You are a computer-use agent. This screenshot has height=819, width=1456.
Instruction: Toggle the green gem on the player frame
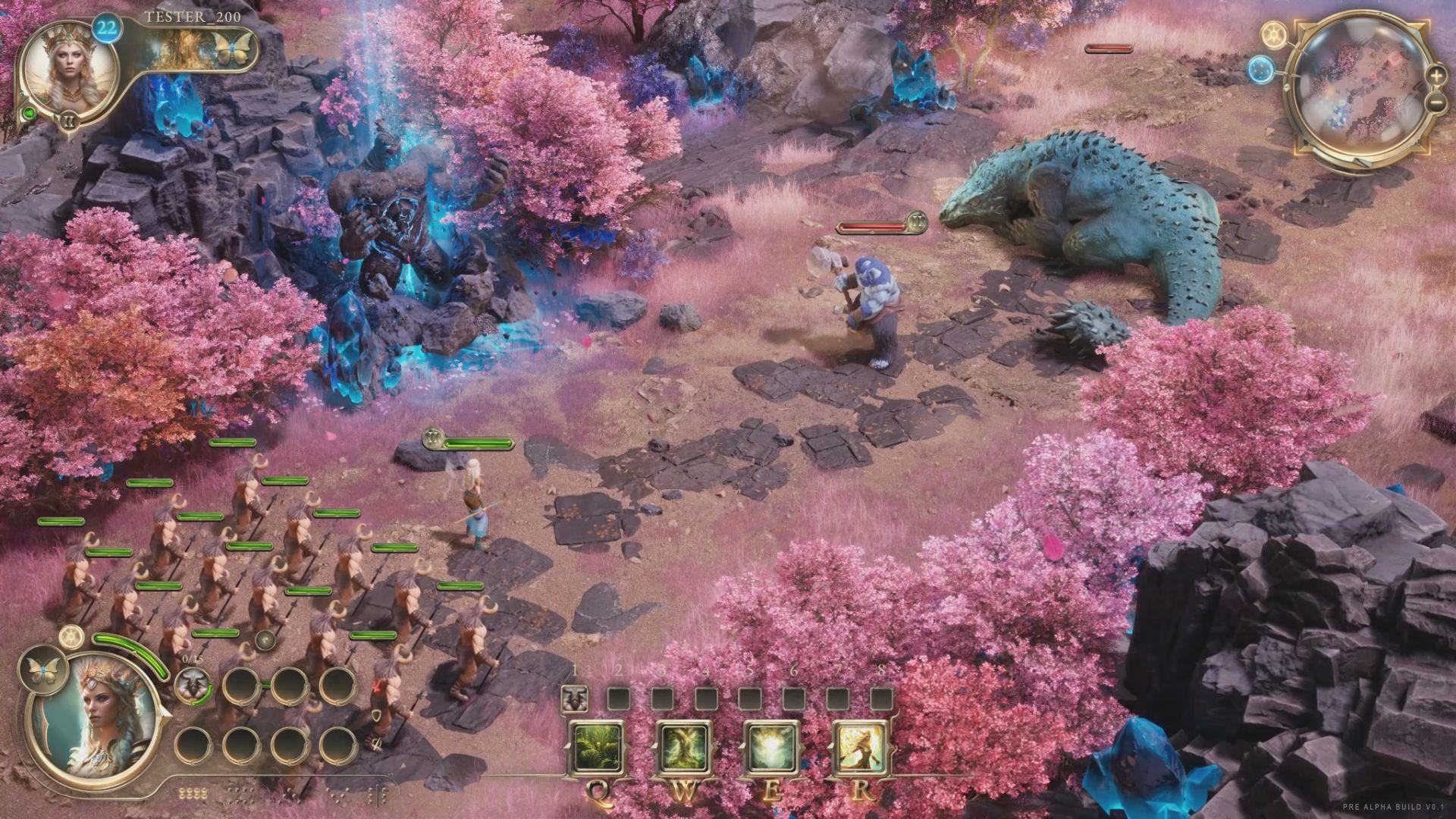point(30,113)
